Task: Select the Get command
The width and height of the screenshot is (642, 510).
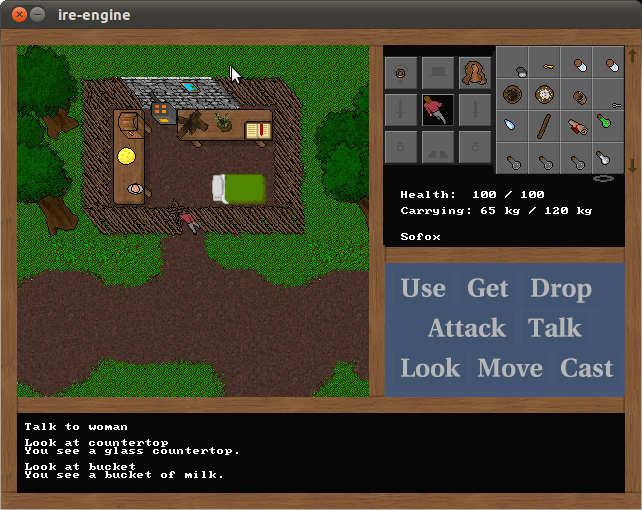Action: [x=488, y=289]
